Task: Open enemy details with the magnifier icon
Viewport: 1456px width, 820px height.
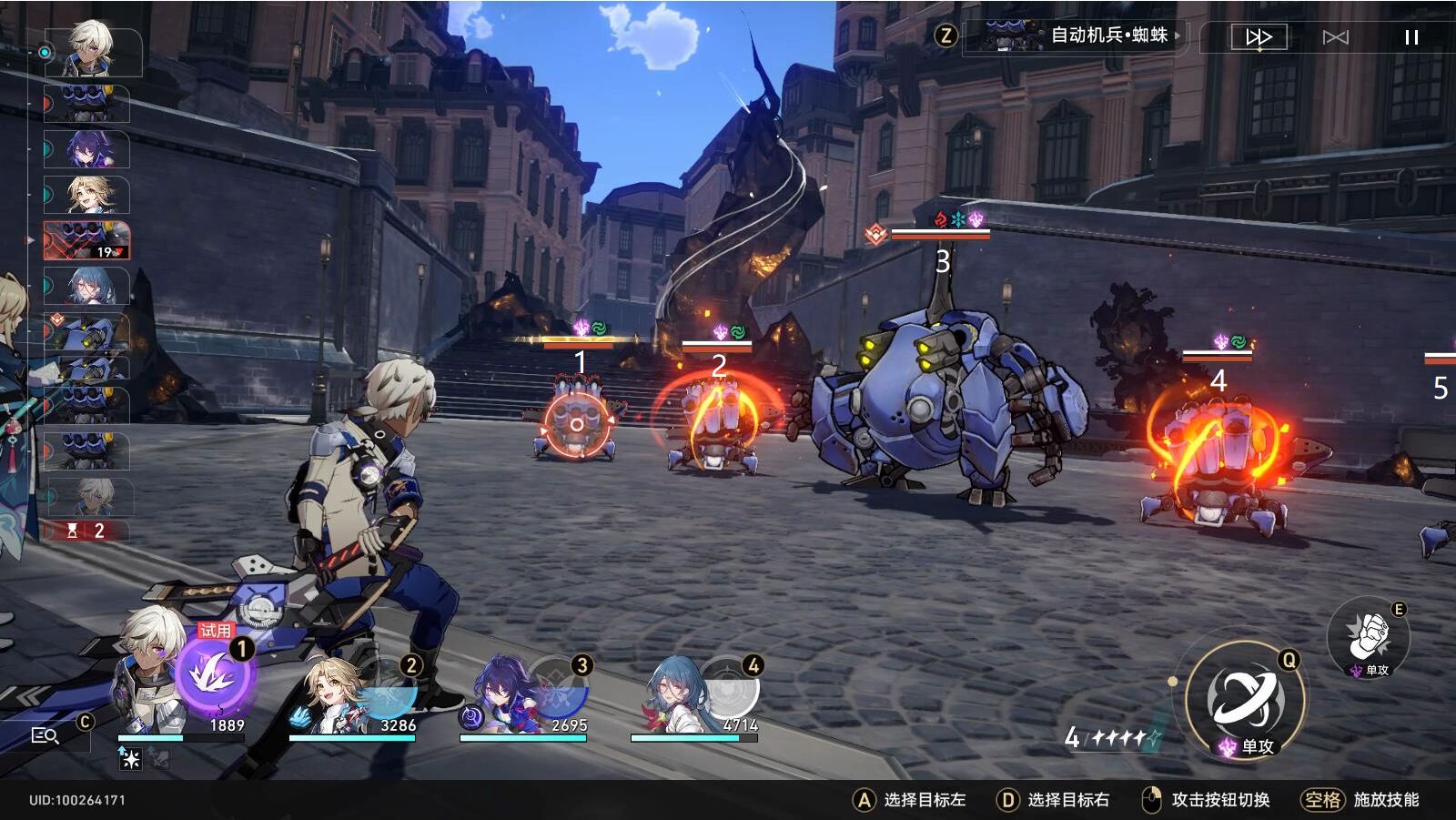Action: [x=45, y=733]
